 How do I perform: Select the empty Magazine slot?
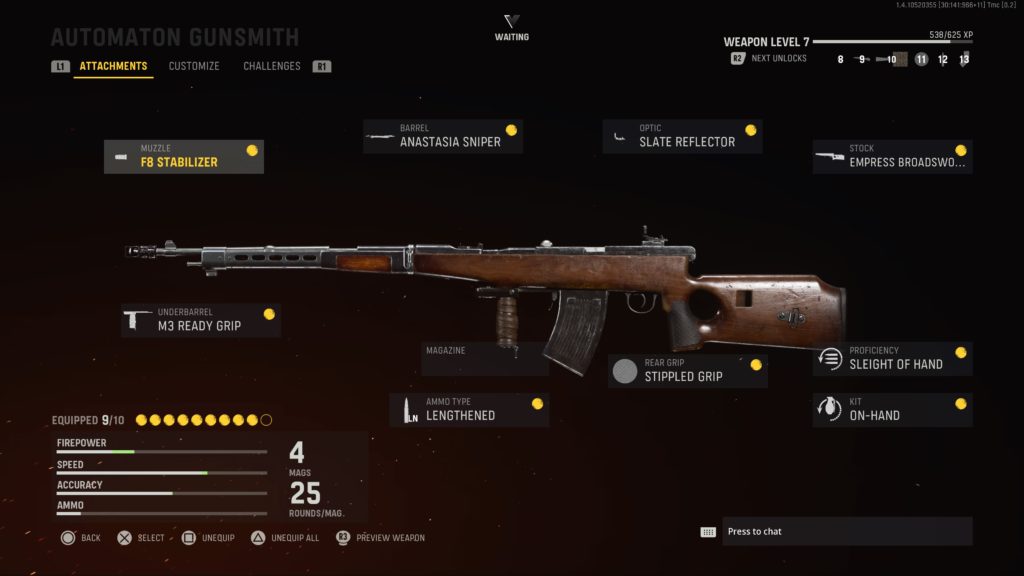pyautogui.click(x=485, y=358)
